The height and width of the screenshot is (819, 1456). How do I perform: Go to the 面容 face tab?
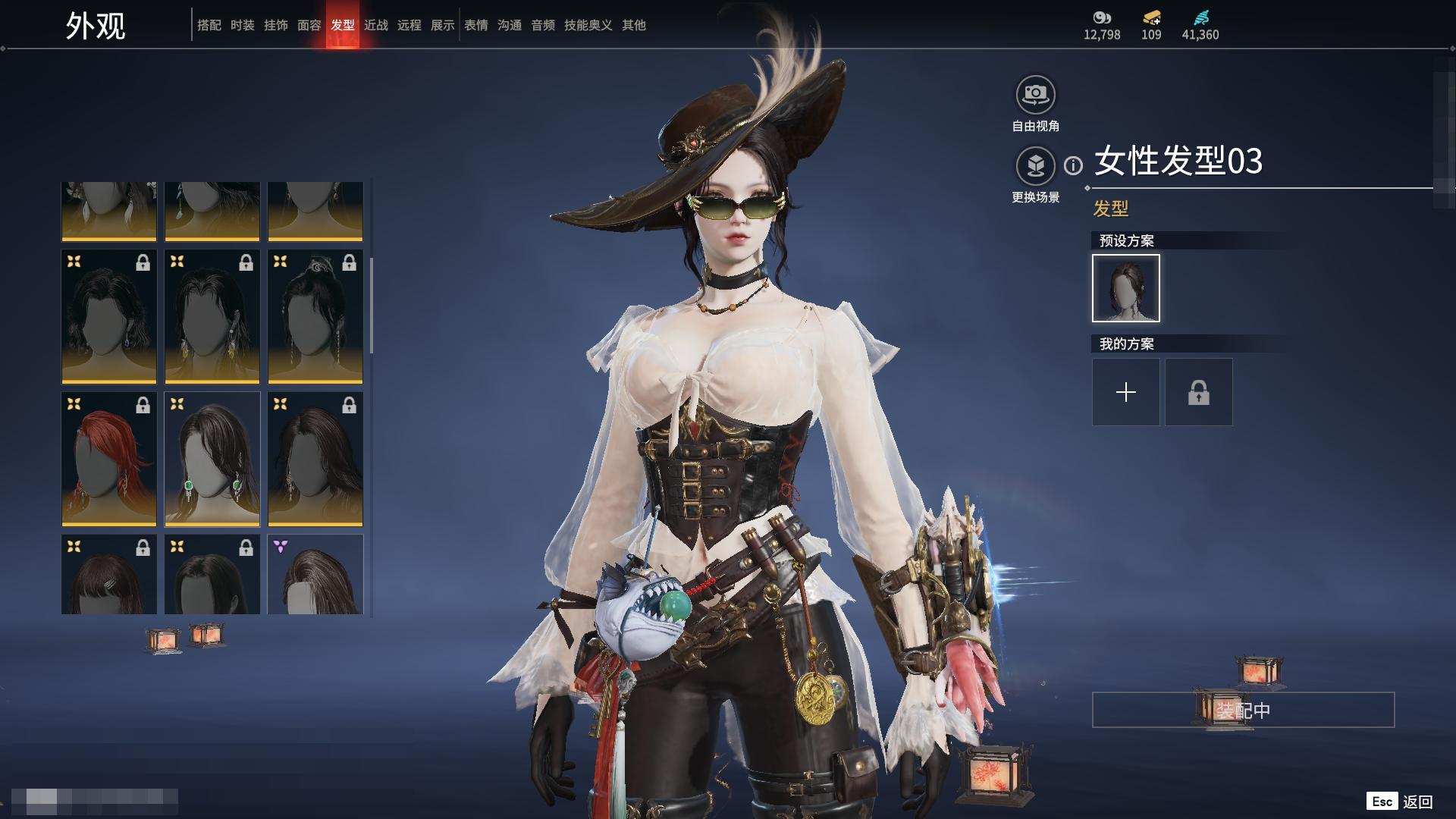309,25
